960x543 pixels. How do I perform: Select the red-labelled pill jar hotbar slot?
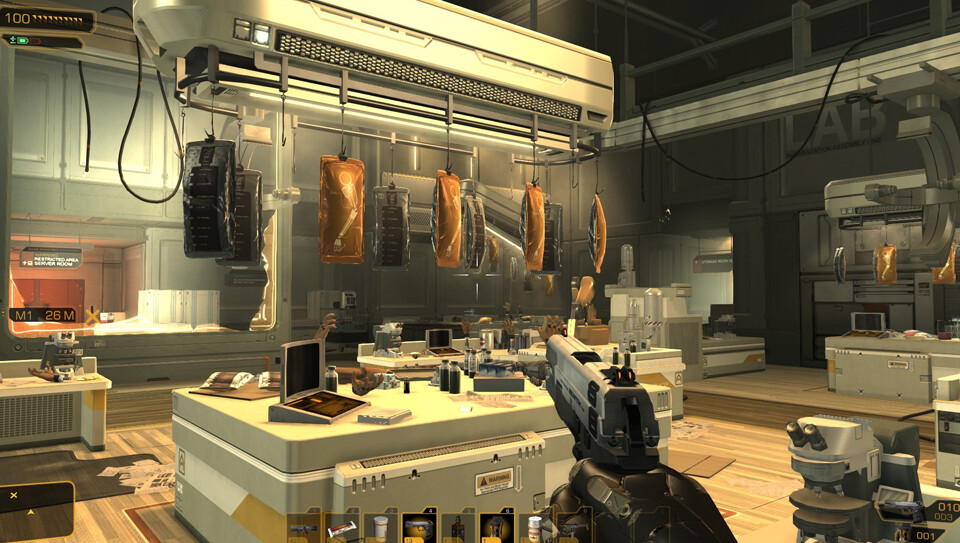click(x=534, y=527)
